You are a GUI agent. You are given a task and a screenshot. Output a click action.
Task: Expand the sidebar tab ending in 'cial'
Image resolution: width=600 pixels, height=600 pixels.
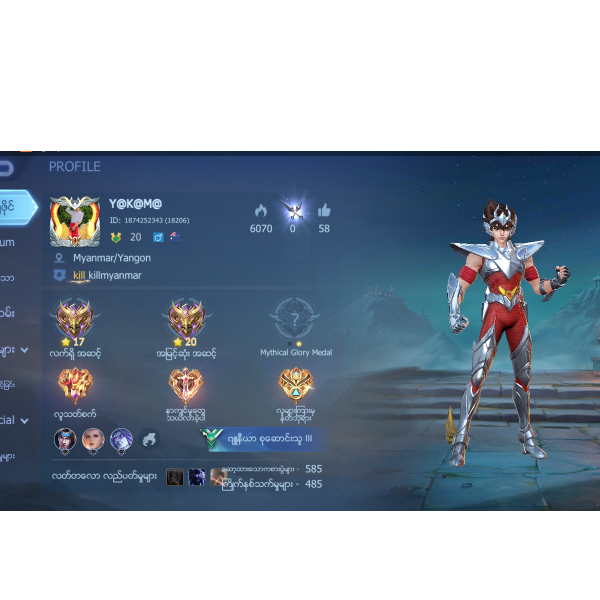pos(12,420)
